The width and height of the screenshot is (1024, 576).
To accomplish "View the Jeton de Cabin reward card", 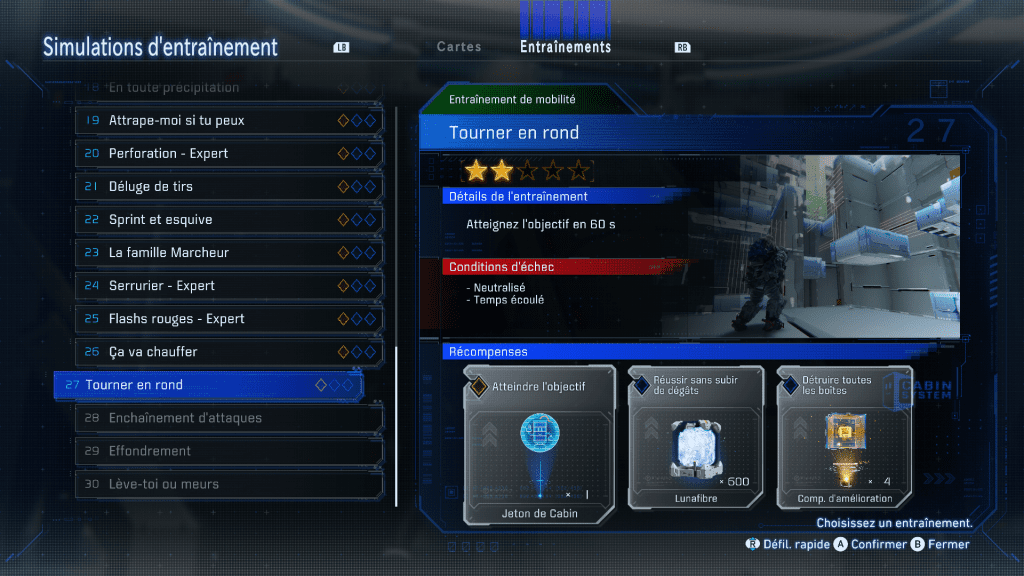I will (x=539, y=446).
